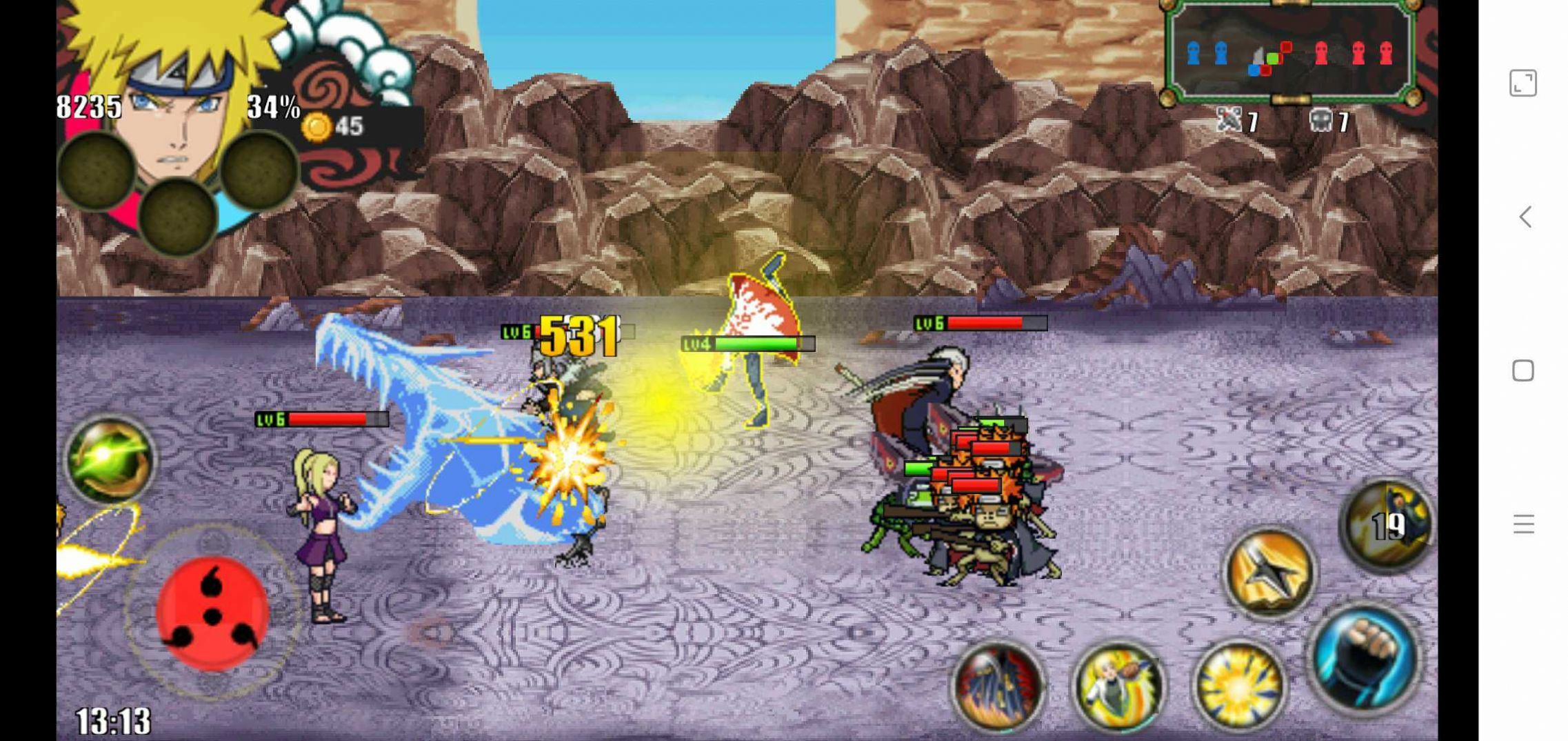Tap the health value showing 8235
The width and height of the screenshot is (1568, 741).
coord(90,105)
